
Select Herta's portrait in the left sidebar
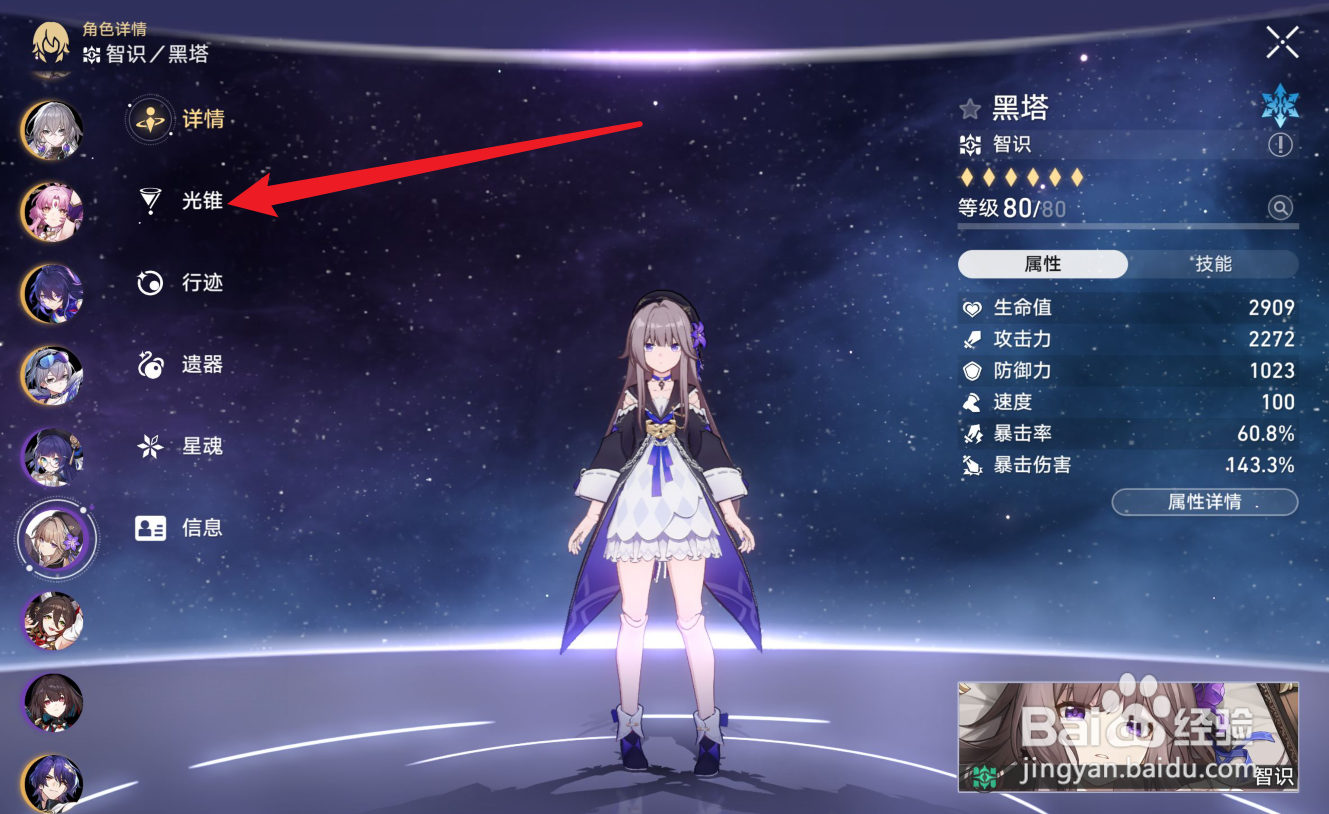(x=55, y=540)
